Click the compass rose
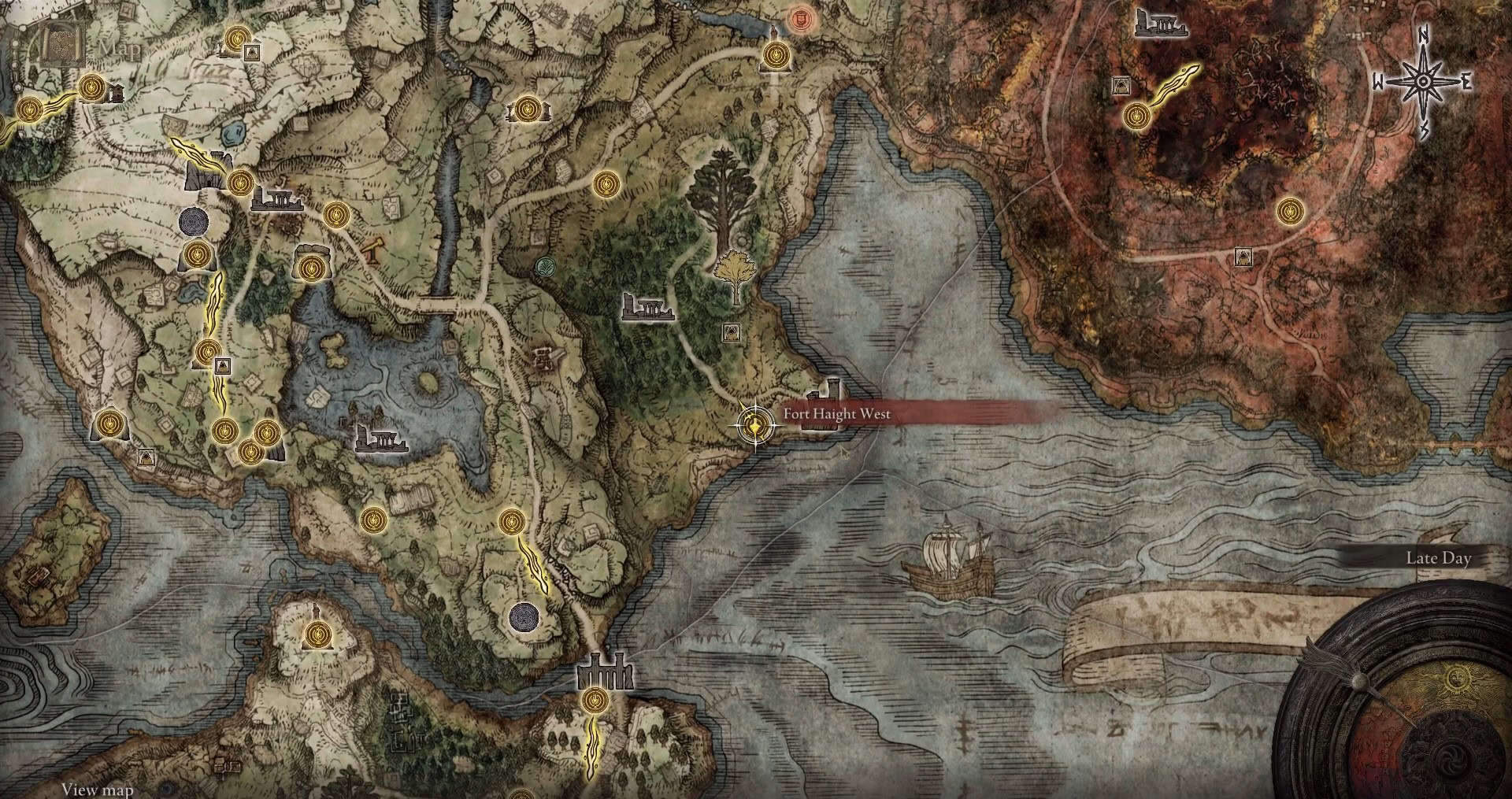The image size is (1512, 799). (x=1423, y=82)
